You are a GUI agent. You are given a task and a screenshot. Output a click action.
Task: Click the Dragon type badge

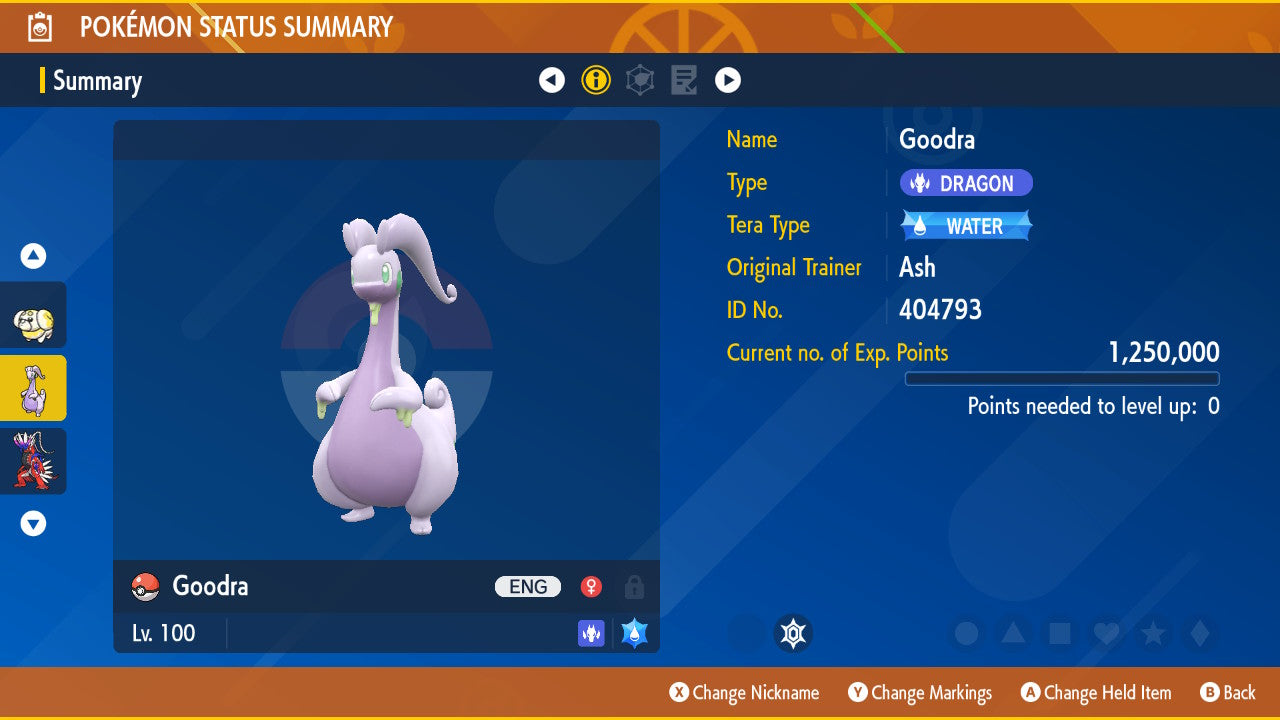[966, 183]
